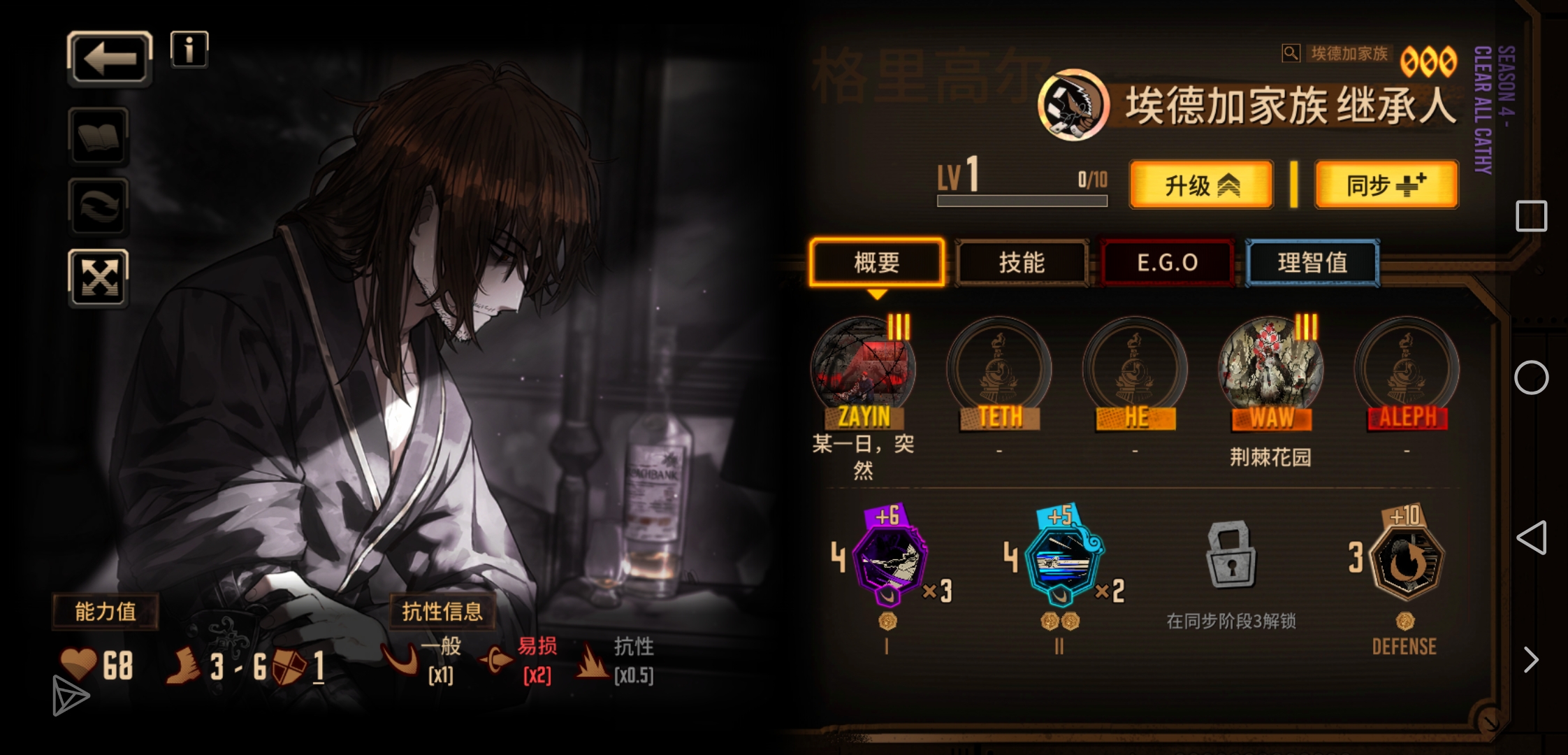This screenshot has height=755, width=1568.
Task: Open the E.G.O tab
Action: (x=1167, y=263)
